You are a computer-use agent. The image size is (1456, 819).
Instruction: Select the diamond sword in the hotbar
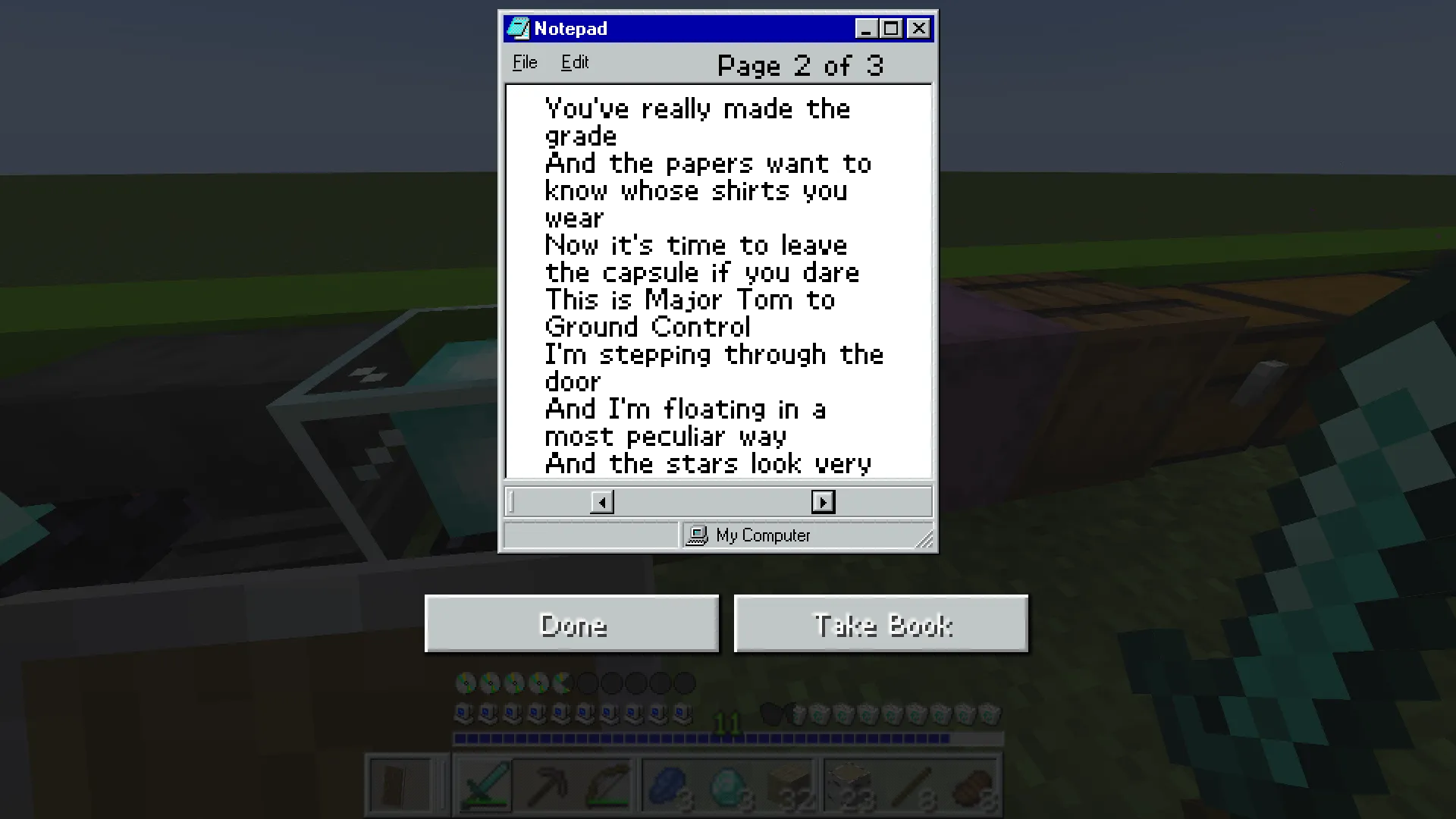tap(484, 785)
